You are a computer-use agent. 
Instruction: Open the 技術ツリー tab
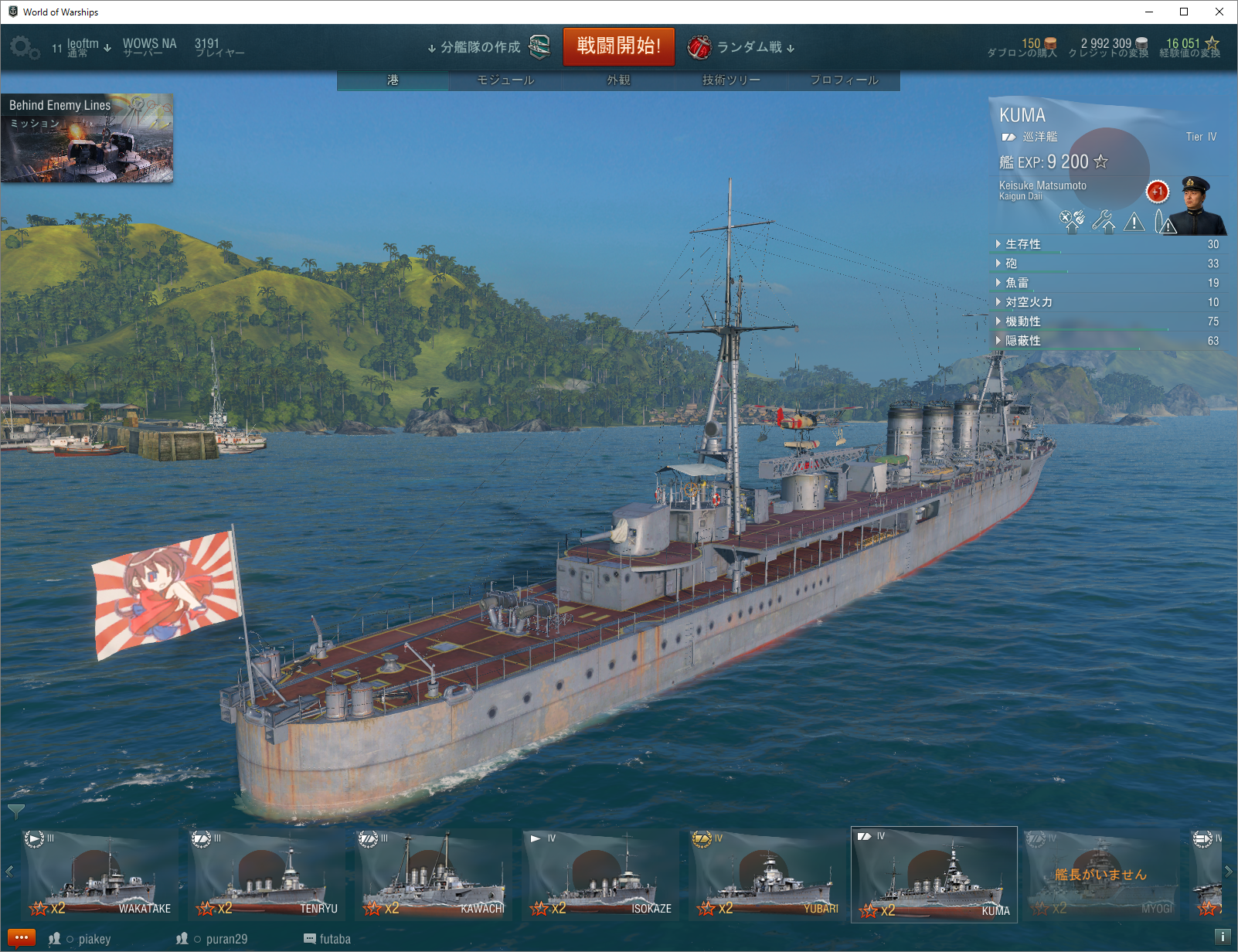click(x=731, y=80)
